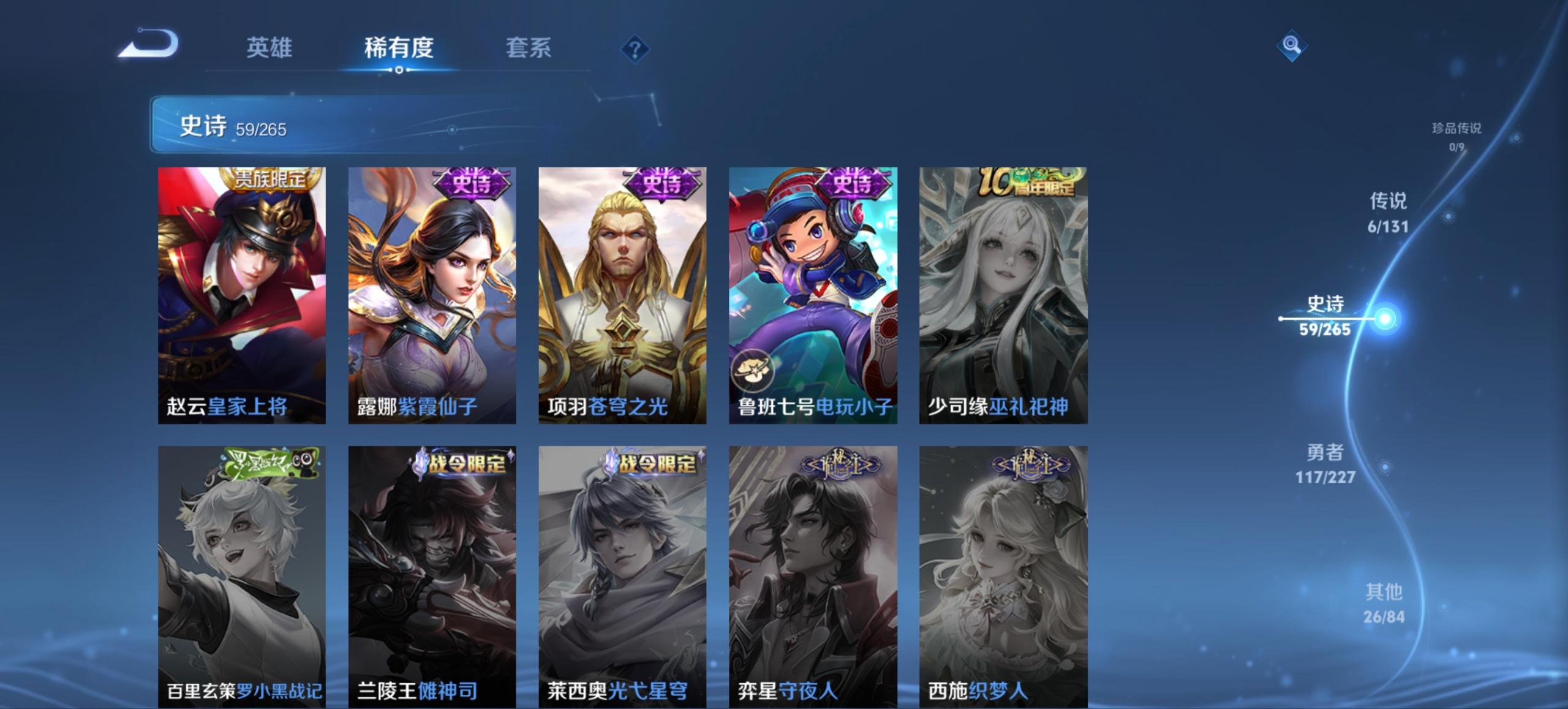Switch to the 套系 tab
Viewport: 1568px width, 709px height.
[528, 48]
